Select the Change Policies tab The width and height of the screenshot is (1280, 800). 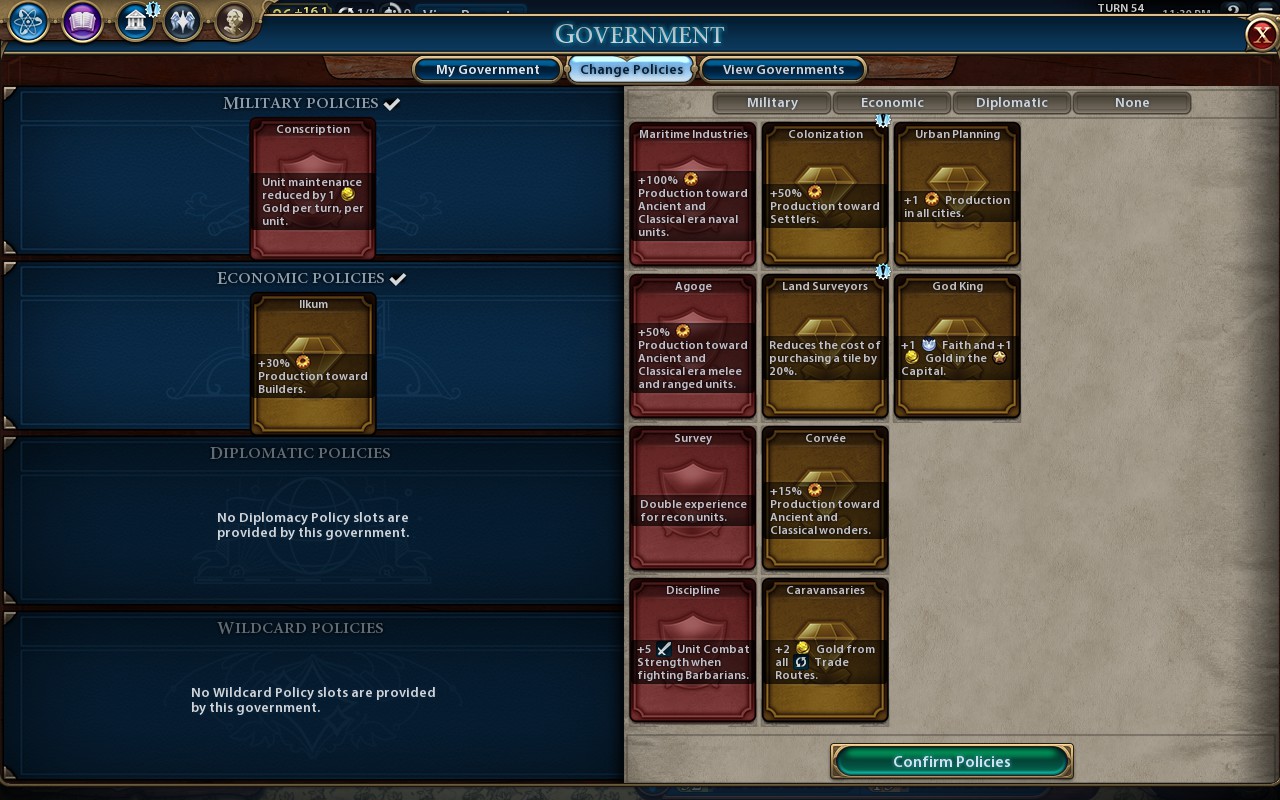click(x=632, y=69)
